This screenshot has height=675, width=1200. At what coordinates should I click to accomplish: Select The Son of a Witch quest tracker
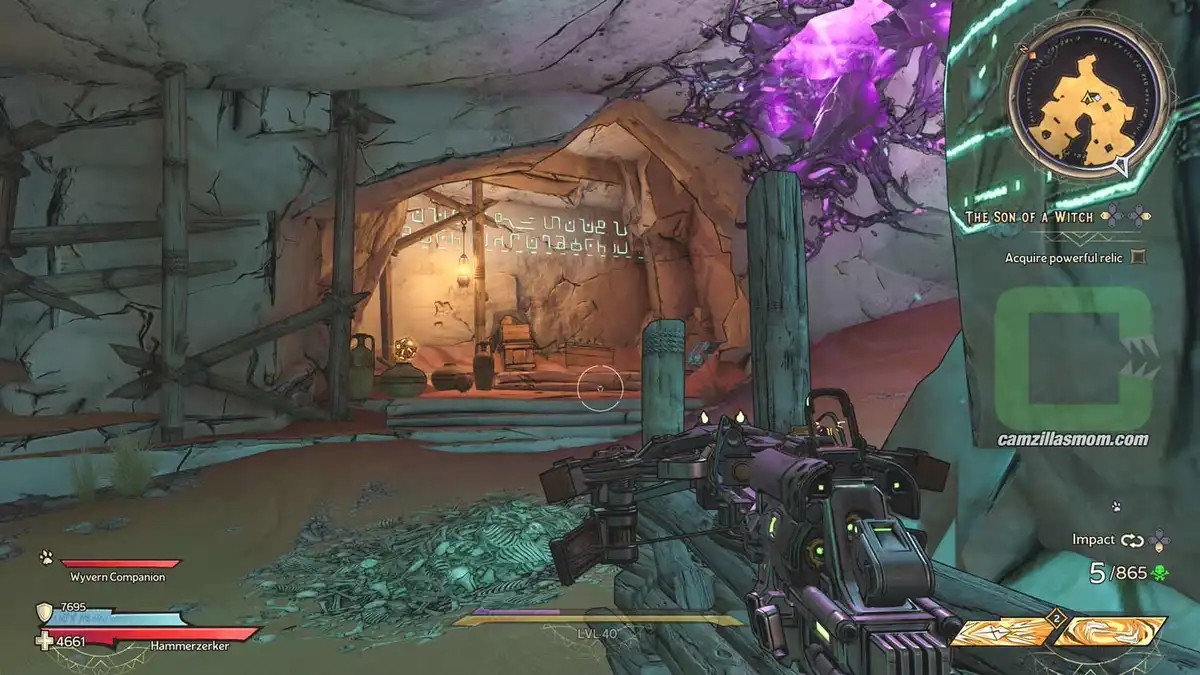[1030, 215]
